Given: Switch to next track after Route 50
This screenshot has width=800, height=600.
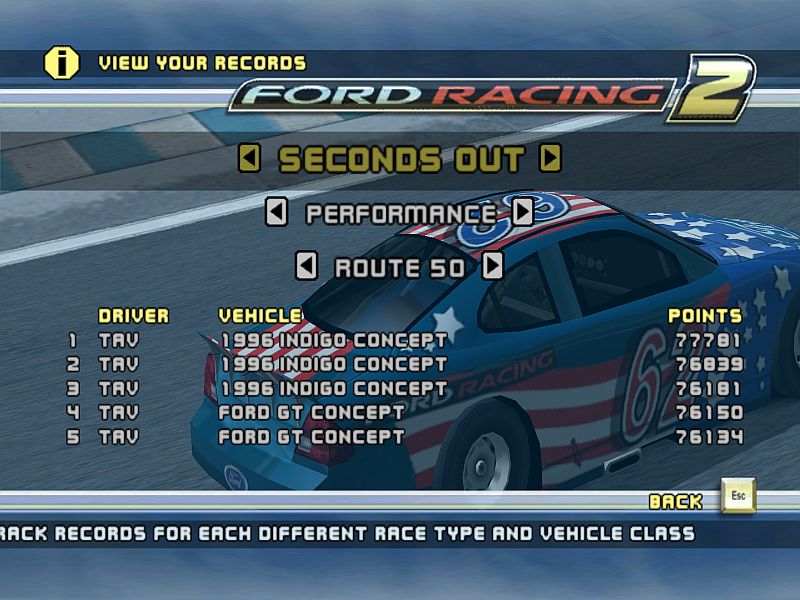Looking at the screenshot, I should pyautogui.click(x=492, y=267).
